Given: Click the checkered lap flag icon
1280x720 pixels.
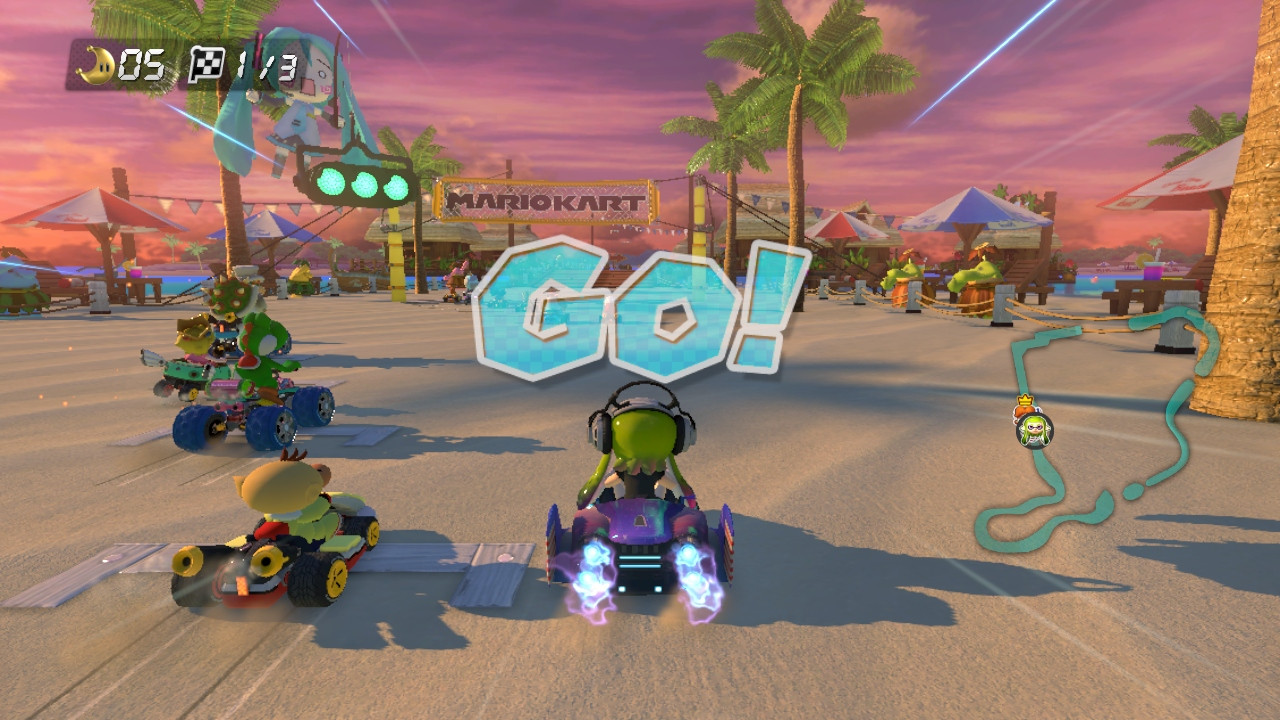Looking at the screenshot, I should click(207, 61).
